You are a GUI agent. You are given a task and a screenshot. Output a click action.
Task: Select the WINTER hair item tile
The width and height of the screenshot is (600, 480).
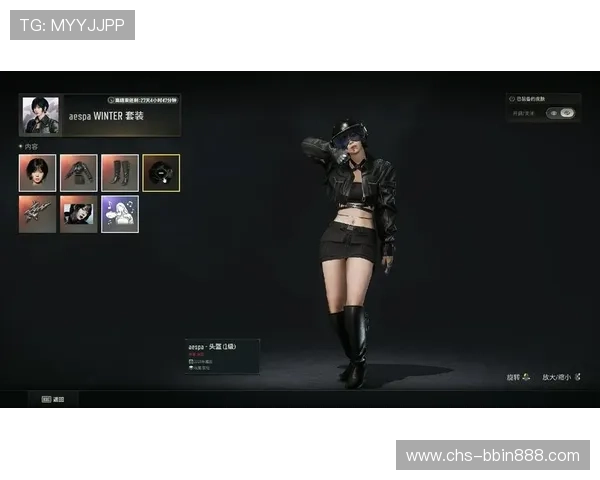coord(37,173)
